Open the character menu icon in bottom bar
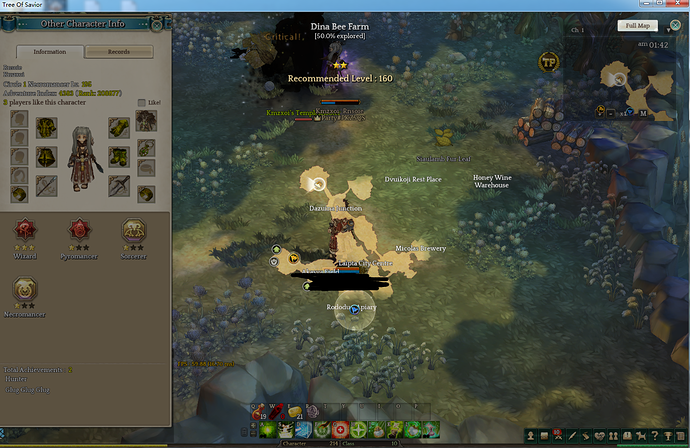Viewport: 690px width, 448px height. [x=527, y=436]
